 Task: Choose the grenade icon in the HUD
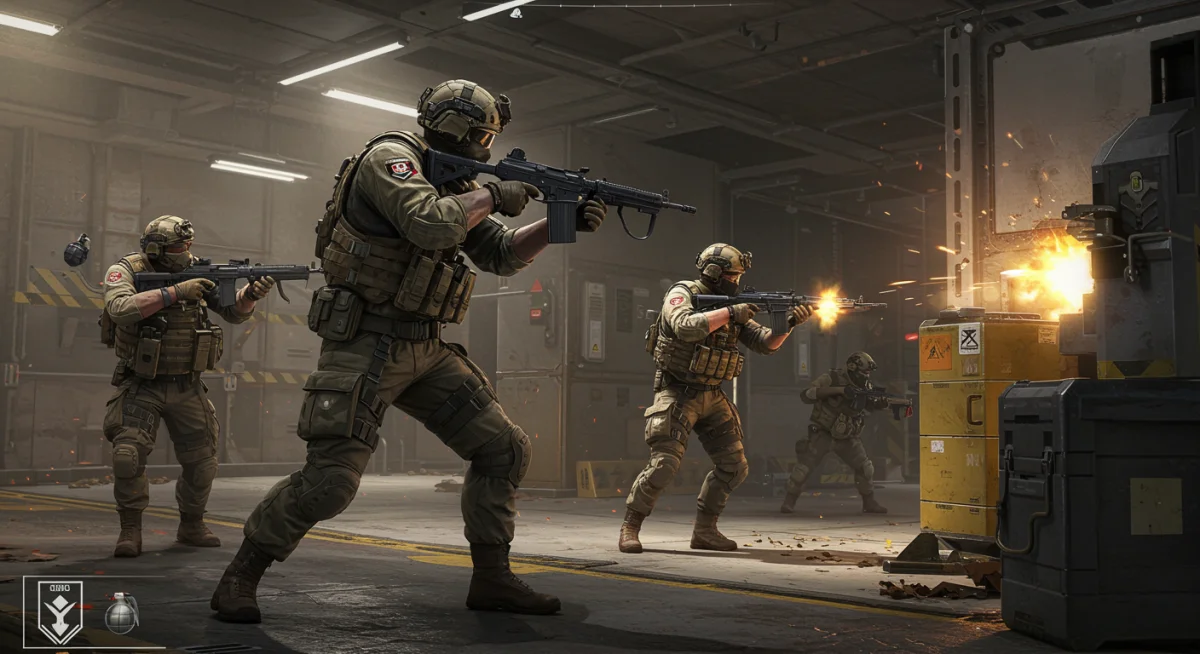click(x=121, y=613)
